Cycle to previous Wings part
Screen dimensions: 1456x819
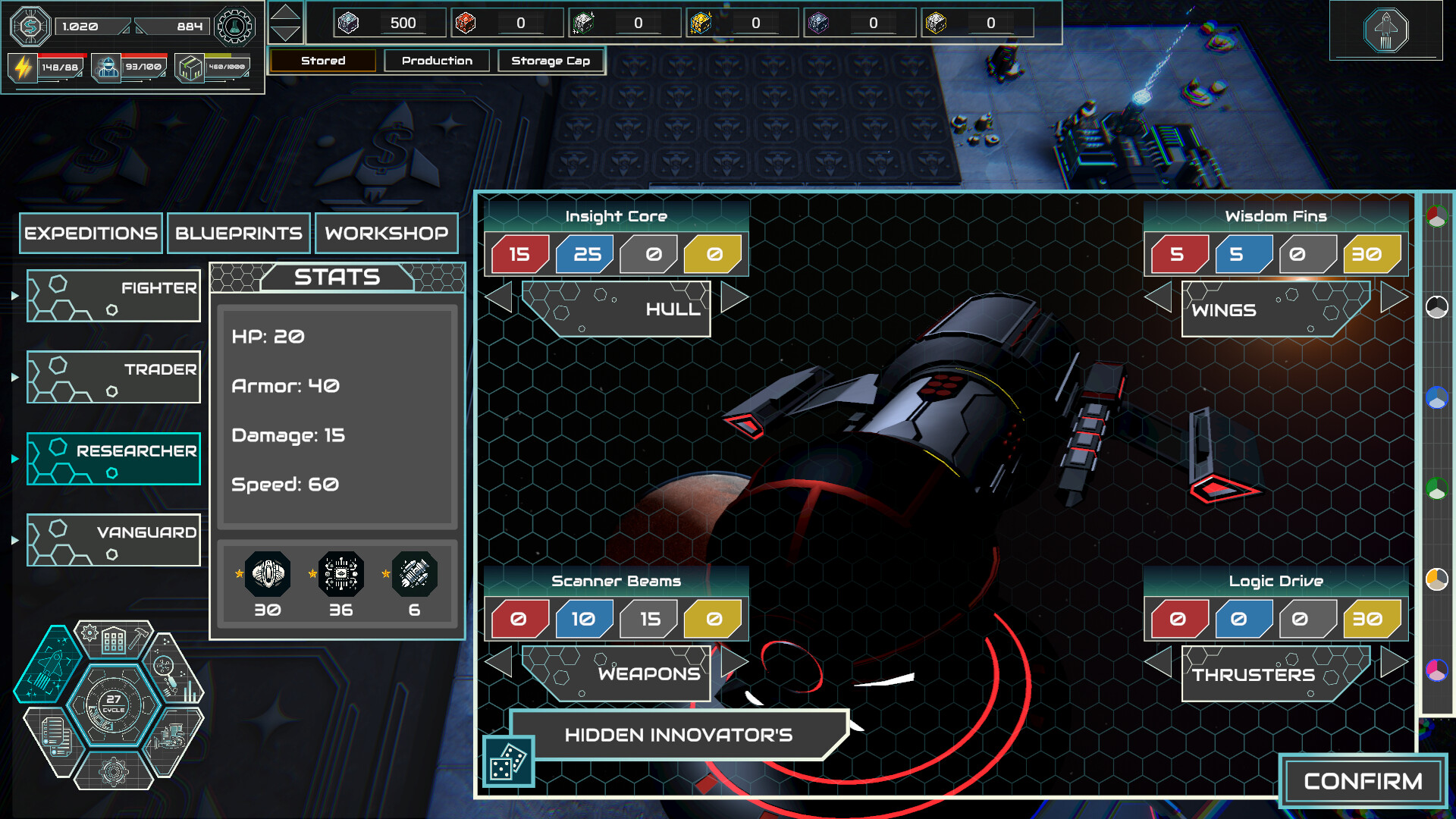(1159, 297)
